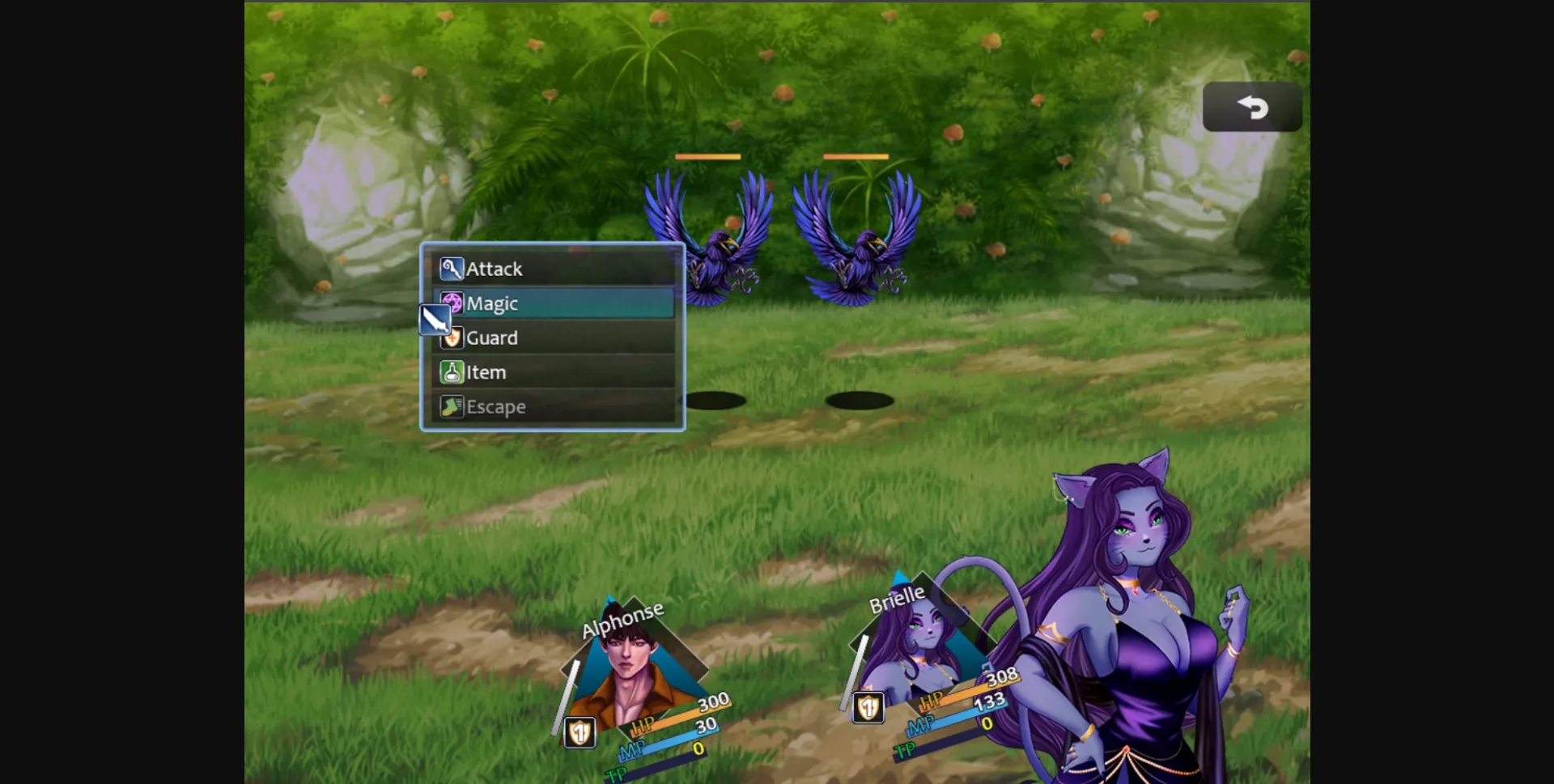Choose the Attack command

[553, 269]
